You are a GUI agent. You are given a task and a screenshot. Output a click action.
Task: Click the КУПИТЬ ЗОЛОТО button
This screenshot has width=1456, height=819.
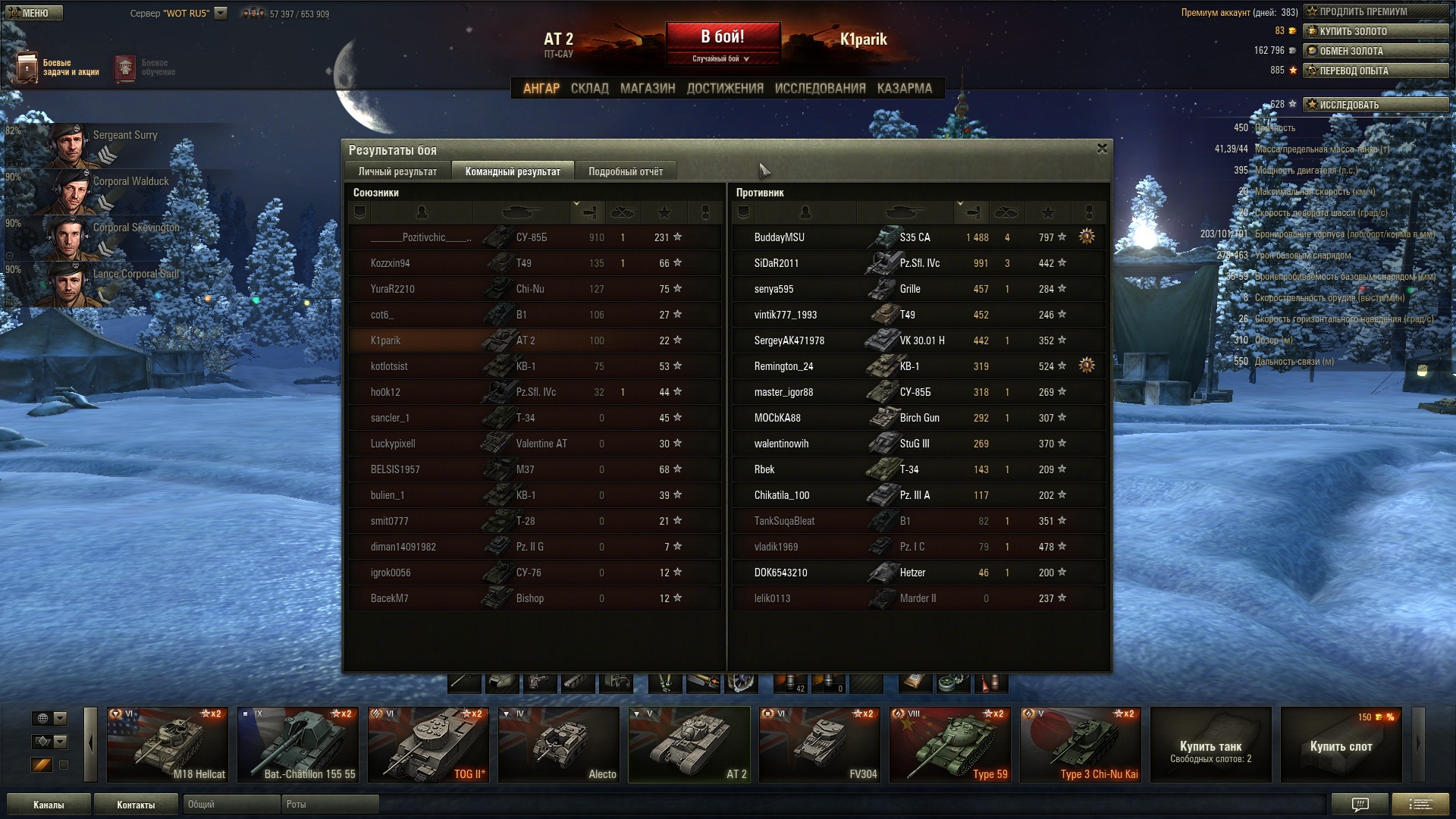pos(1376,31)
